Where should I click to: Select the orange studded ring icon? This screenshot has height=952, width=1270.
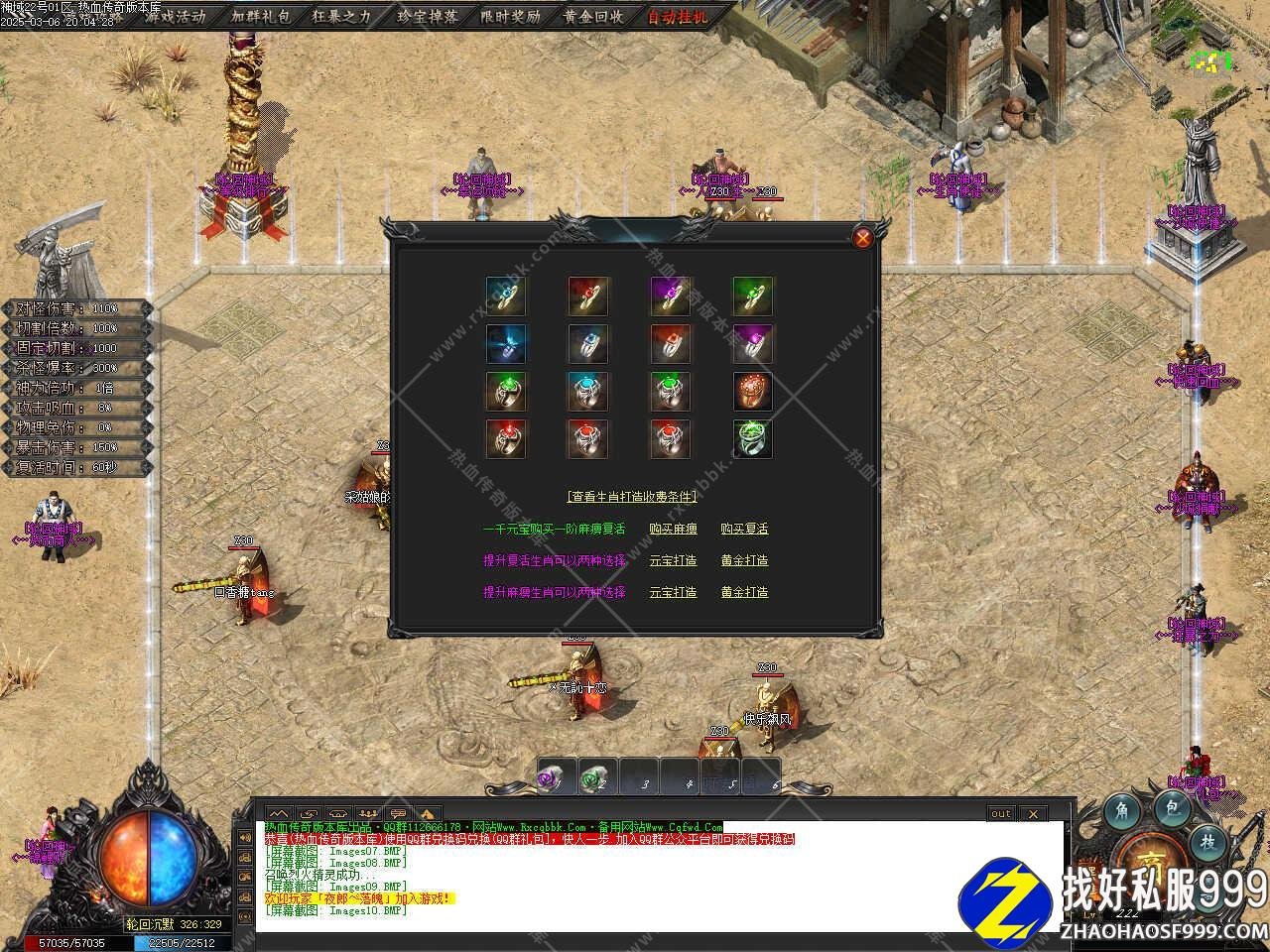point(753,392)
